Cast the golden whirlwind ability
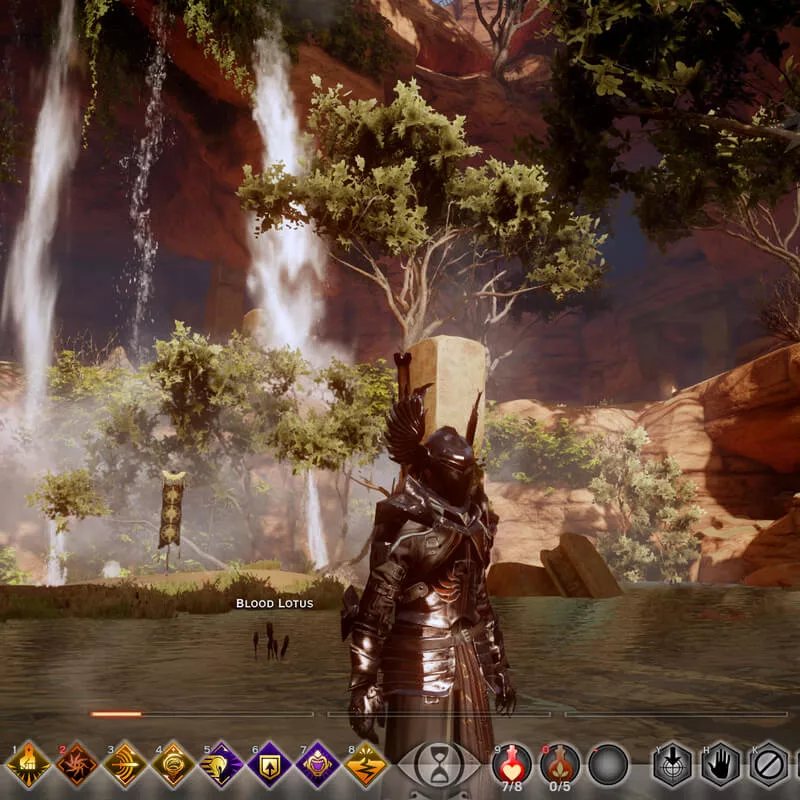 pos(173,765)
